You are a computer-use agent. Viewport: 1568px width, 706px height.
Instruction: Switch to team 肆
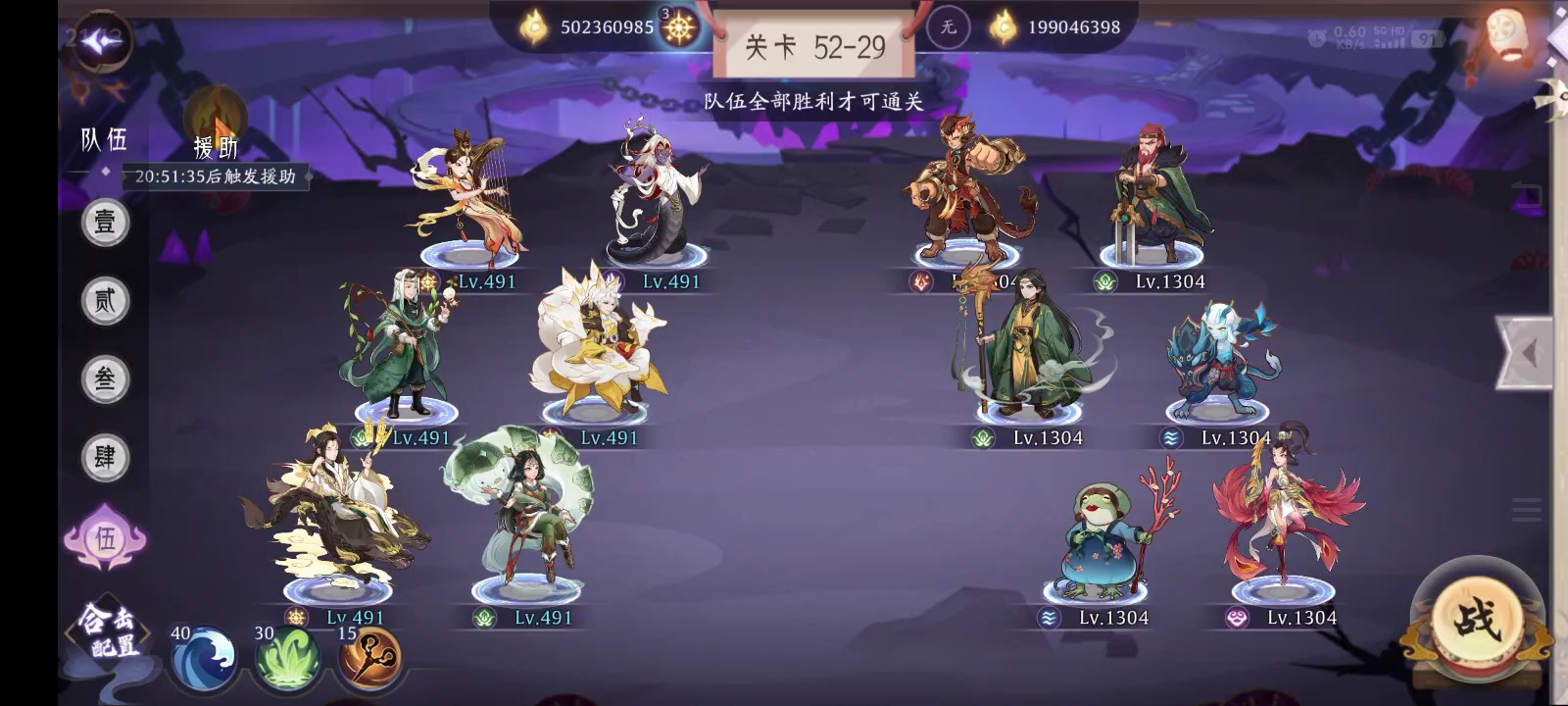(105, 456)
